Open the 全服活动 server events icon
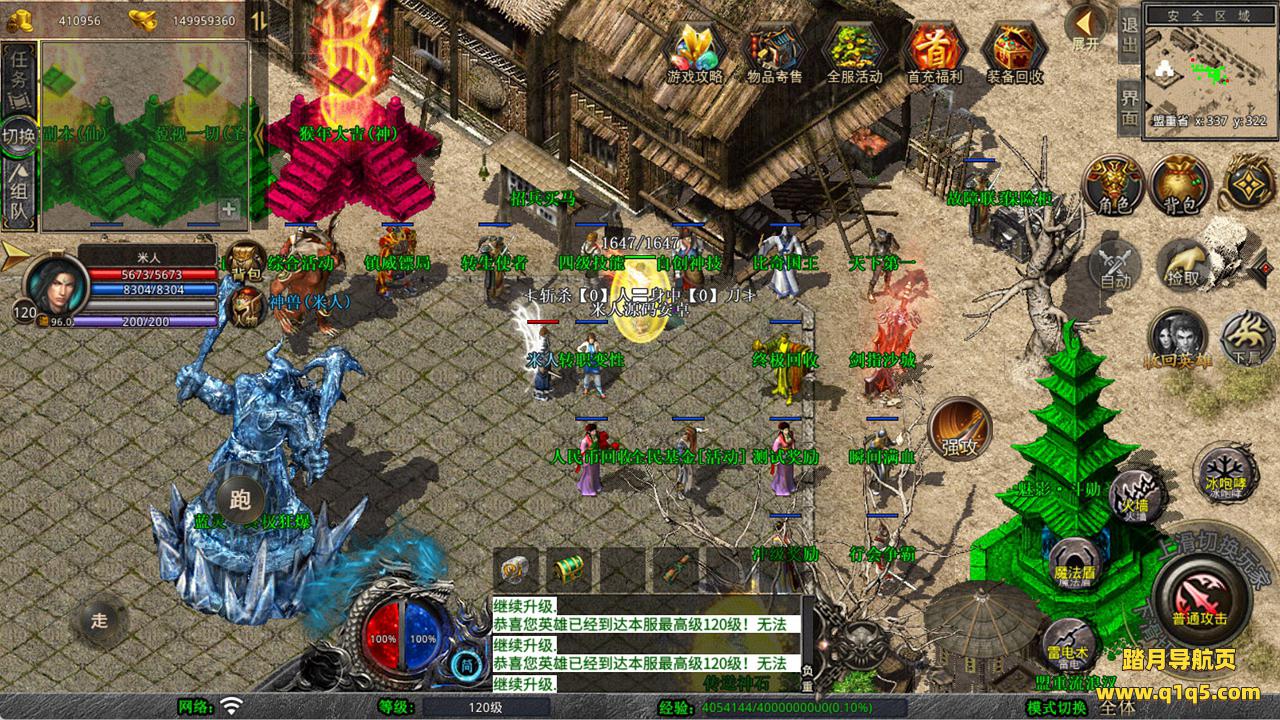Image resolution: width=1280 pixels, height=720 pixels. (854, 50)
